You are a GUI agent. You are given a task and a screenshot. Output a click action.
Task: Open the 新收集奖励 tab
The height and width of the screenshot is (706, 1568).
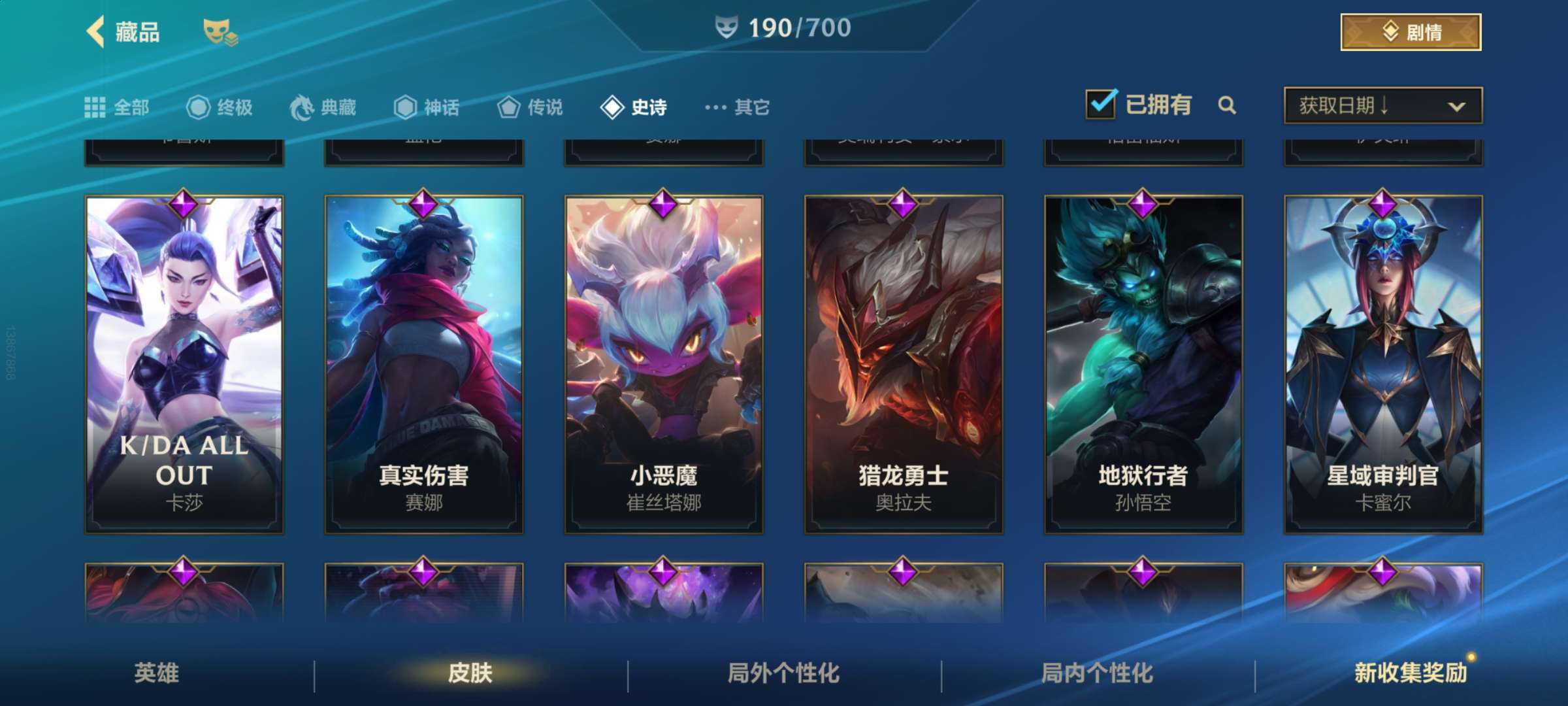click(1411, 673)
